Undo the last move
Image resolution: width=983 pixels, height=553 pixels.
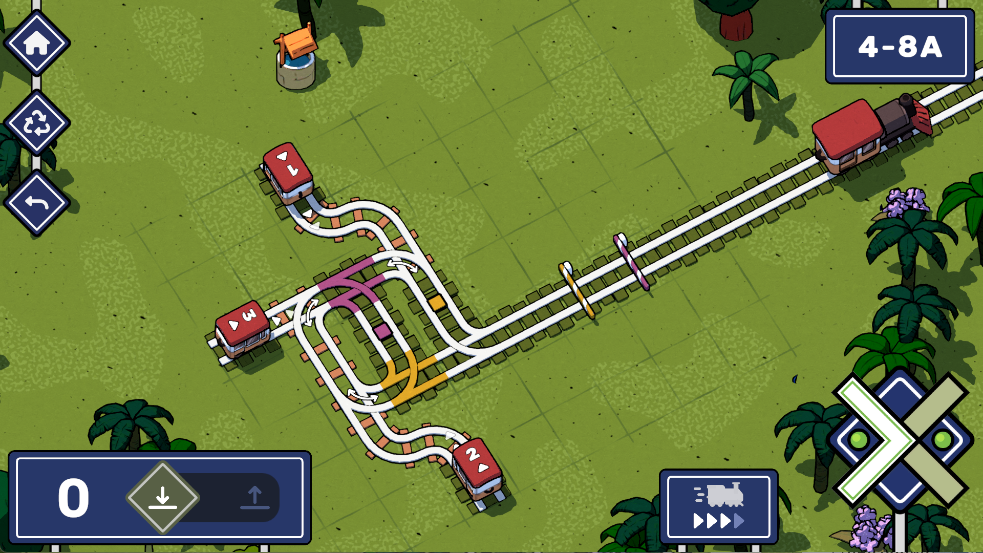(x=37, y=203)
